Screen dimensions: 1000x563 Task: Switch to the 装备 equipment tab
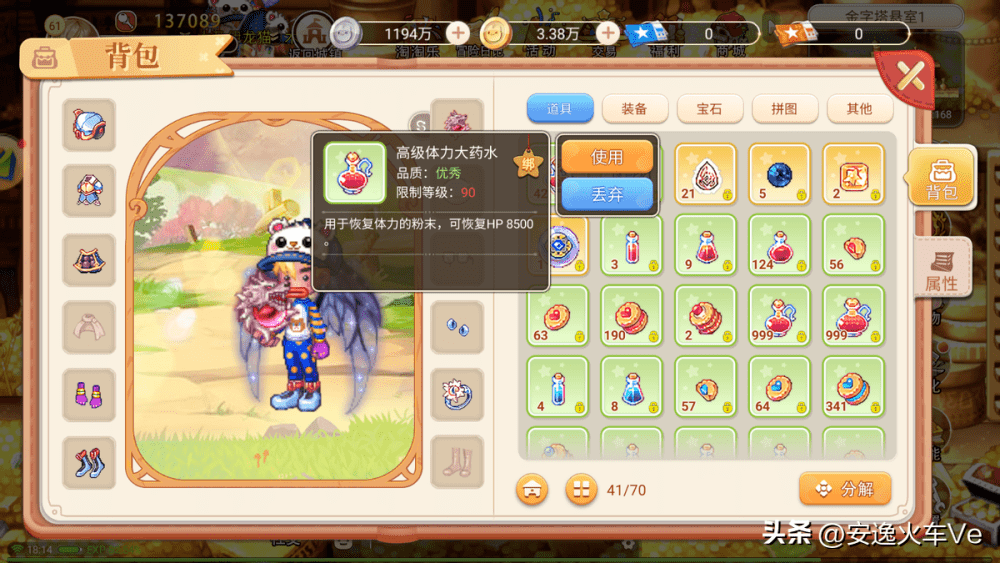[634, 108]
